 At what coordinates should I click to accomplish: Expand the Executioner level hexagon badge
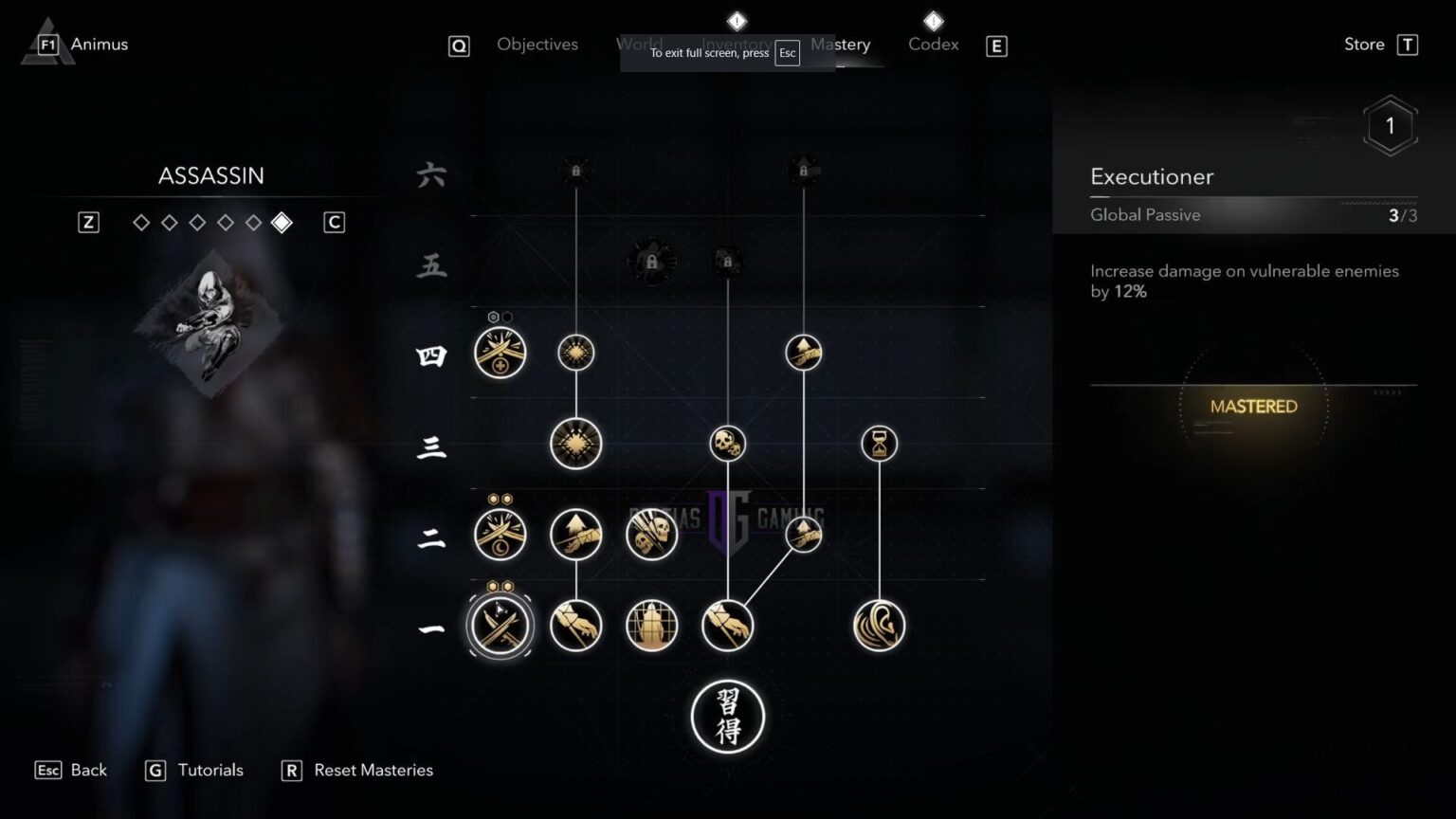1391,124
